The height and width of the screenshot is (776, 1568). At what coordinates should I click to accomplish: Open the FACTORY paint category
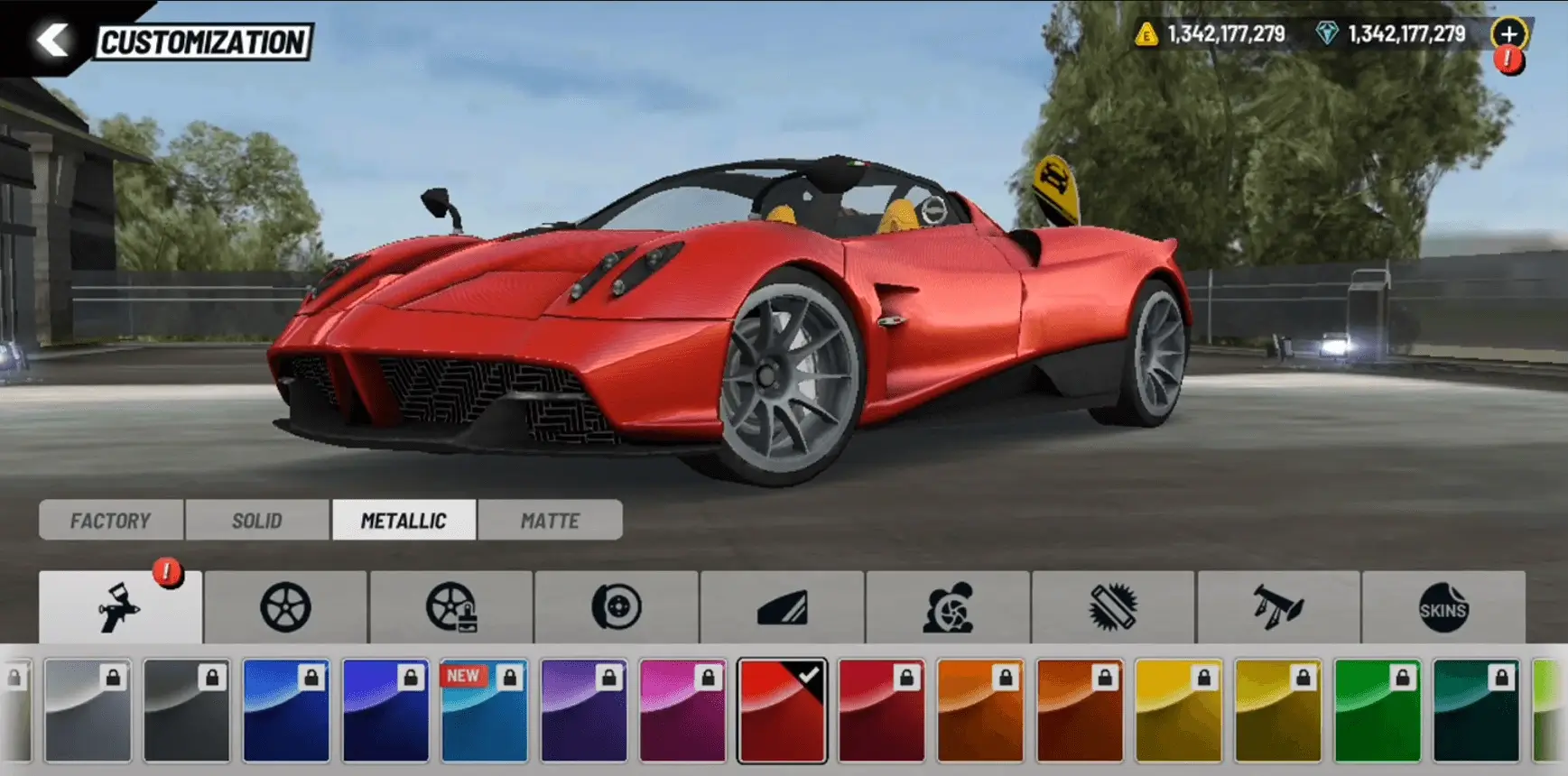coord(110,520)
